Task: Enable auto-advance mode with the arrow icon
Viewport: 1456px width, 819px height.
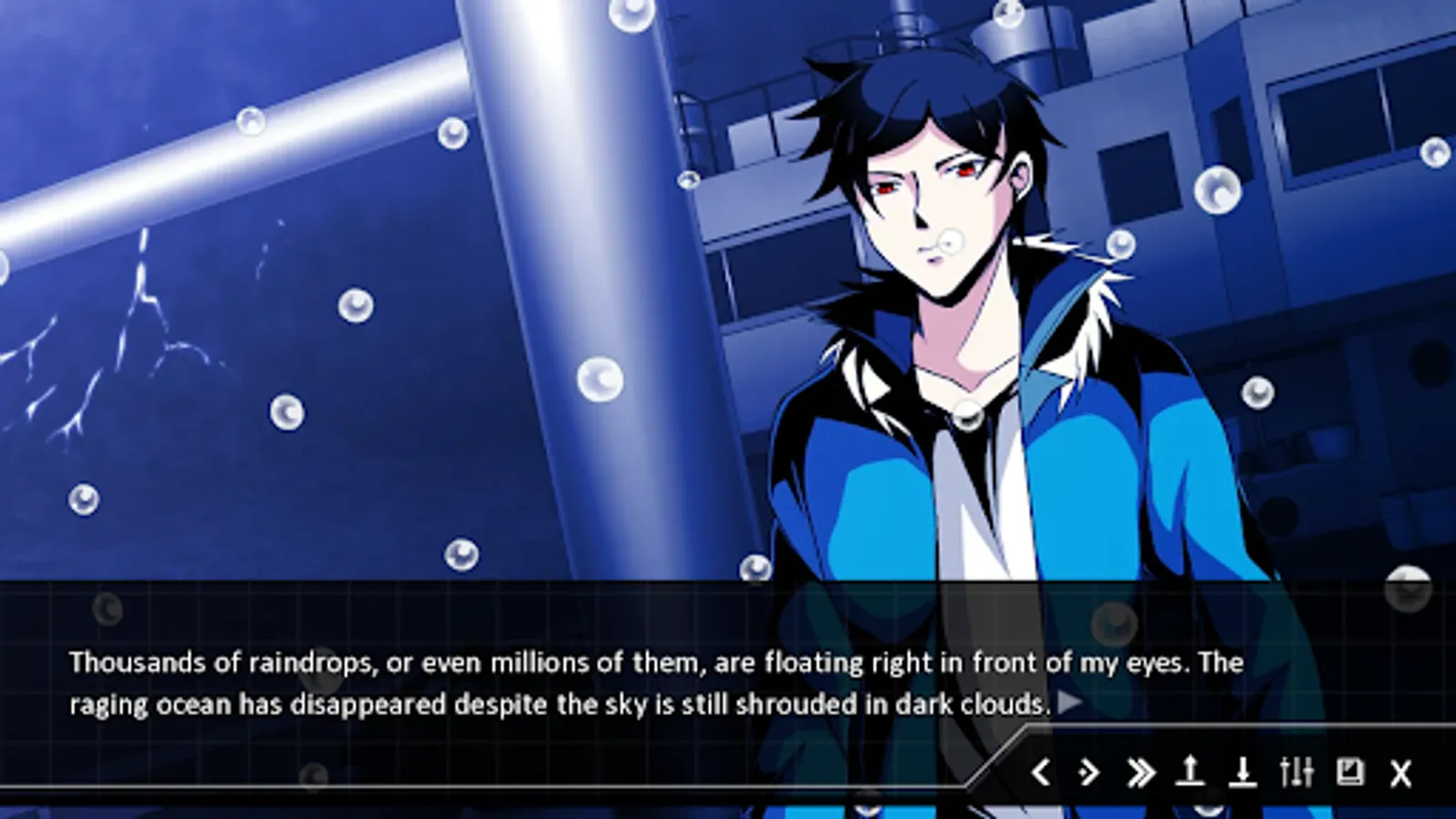Action: click(1090, 774)
